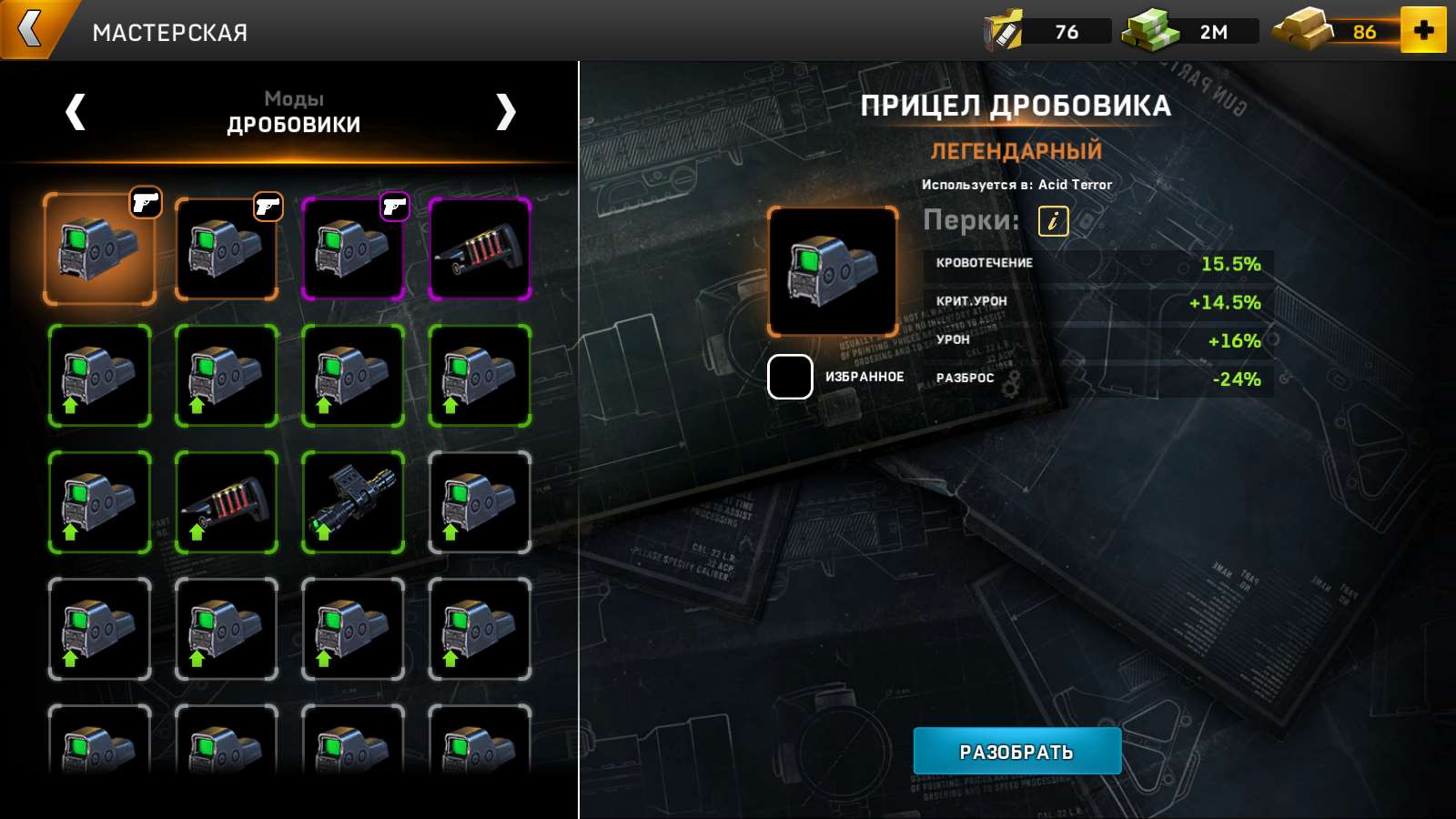This screenshot has width=1456, height=819.
Task: Switch to the next mod category
Action: pyautogui.click(x=505, y=112)
